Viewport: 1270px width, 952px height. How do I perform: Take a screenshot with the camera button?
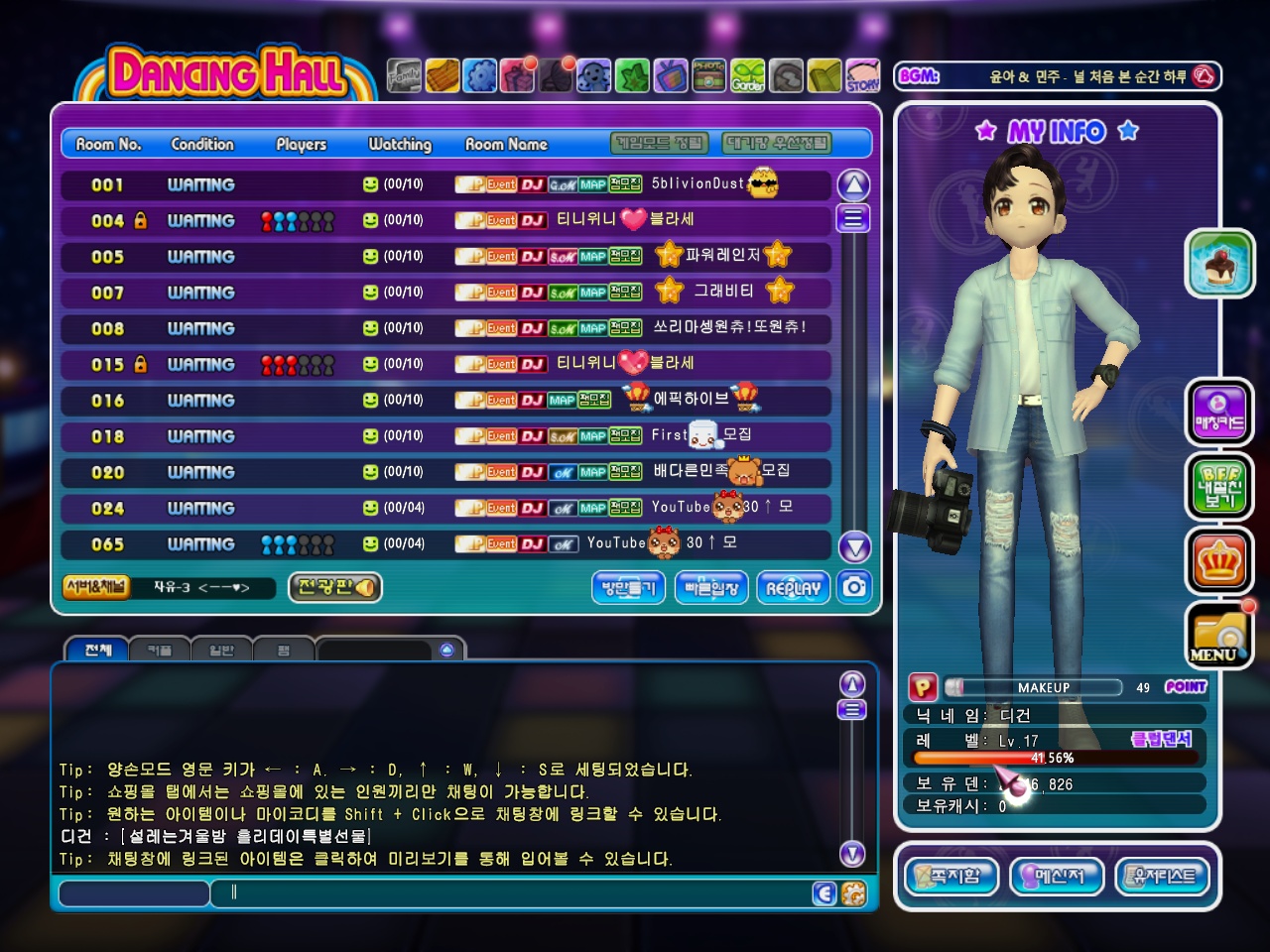click(854, 587)
